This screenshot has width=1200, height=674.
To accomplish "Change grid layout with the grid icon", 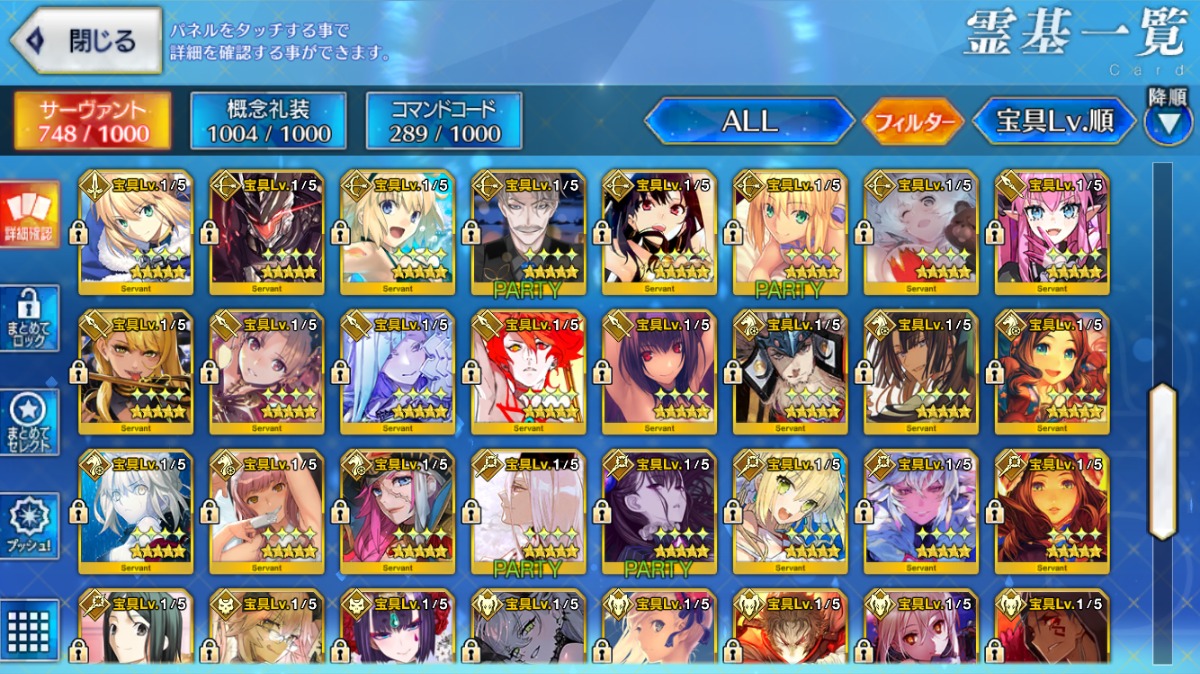I will coord(30,630).
